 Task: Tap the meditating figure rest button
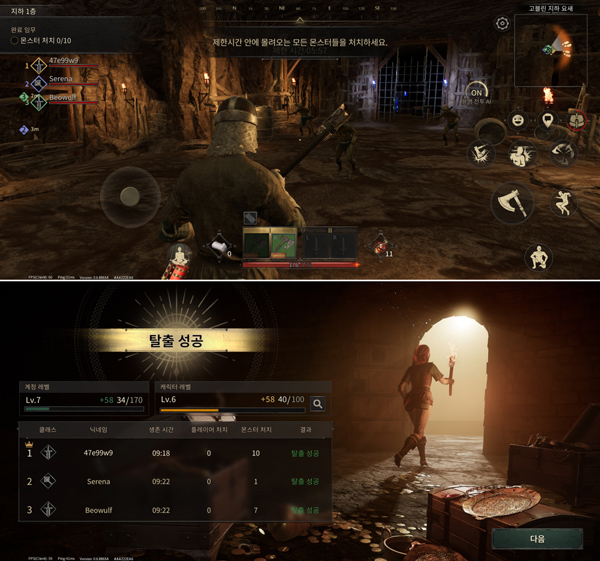pos(180,257)
